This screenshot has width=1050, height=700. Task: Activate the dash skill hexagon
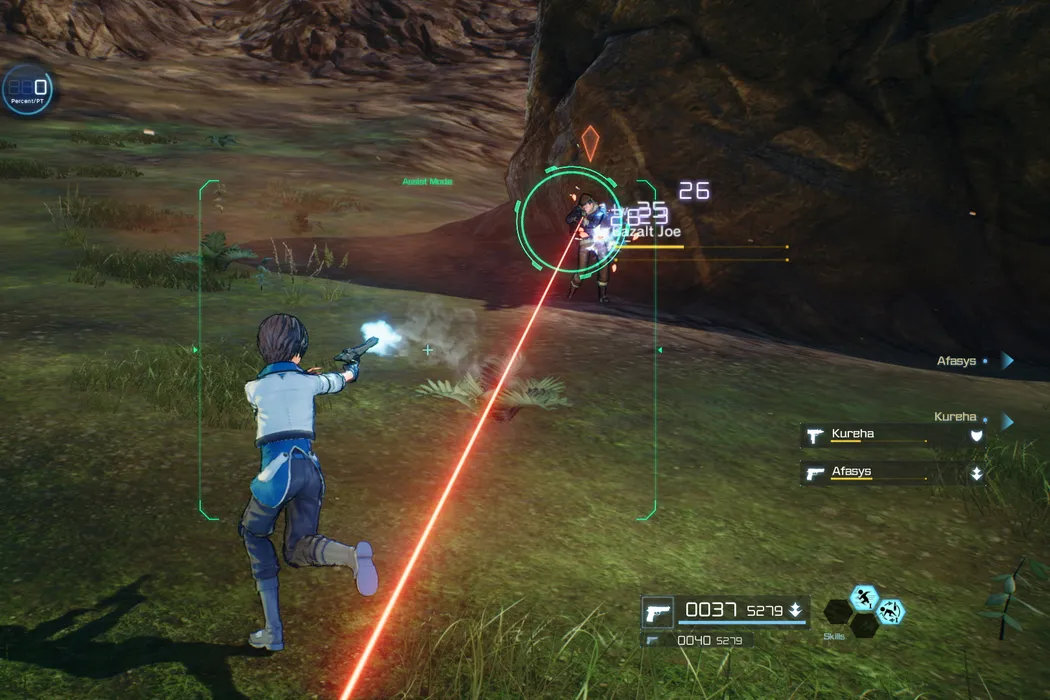click(864, 598)
